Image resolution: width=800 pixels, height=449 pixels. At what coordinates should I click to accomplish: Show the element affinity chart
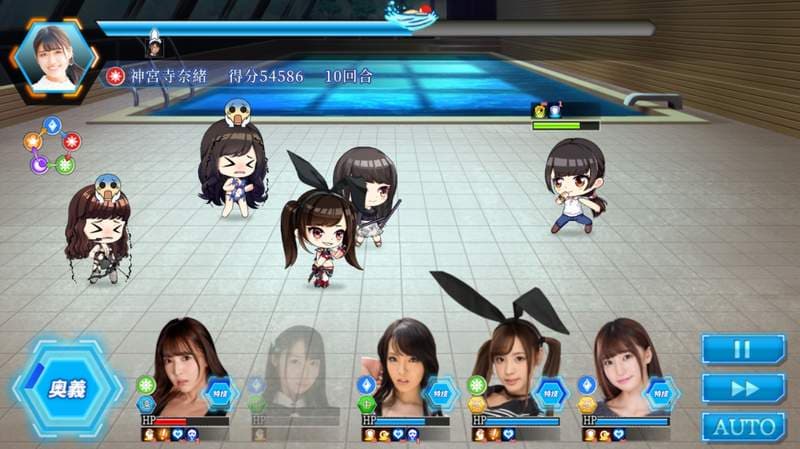(53, 146)
